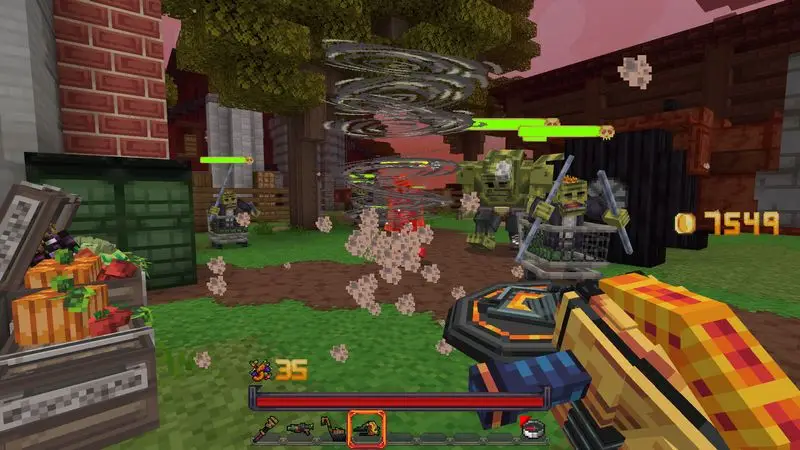Equip the third hotbar weapon with the chain
Image resolution: width=800 pixels, height=450 pixels.
pos(330,428)
